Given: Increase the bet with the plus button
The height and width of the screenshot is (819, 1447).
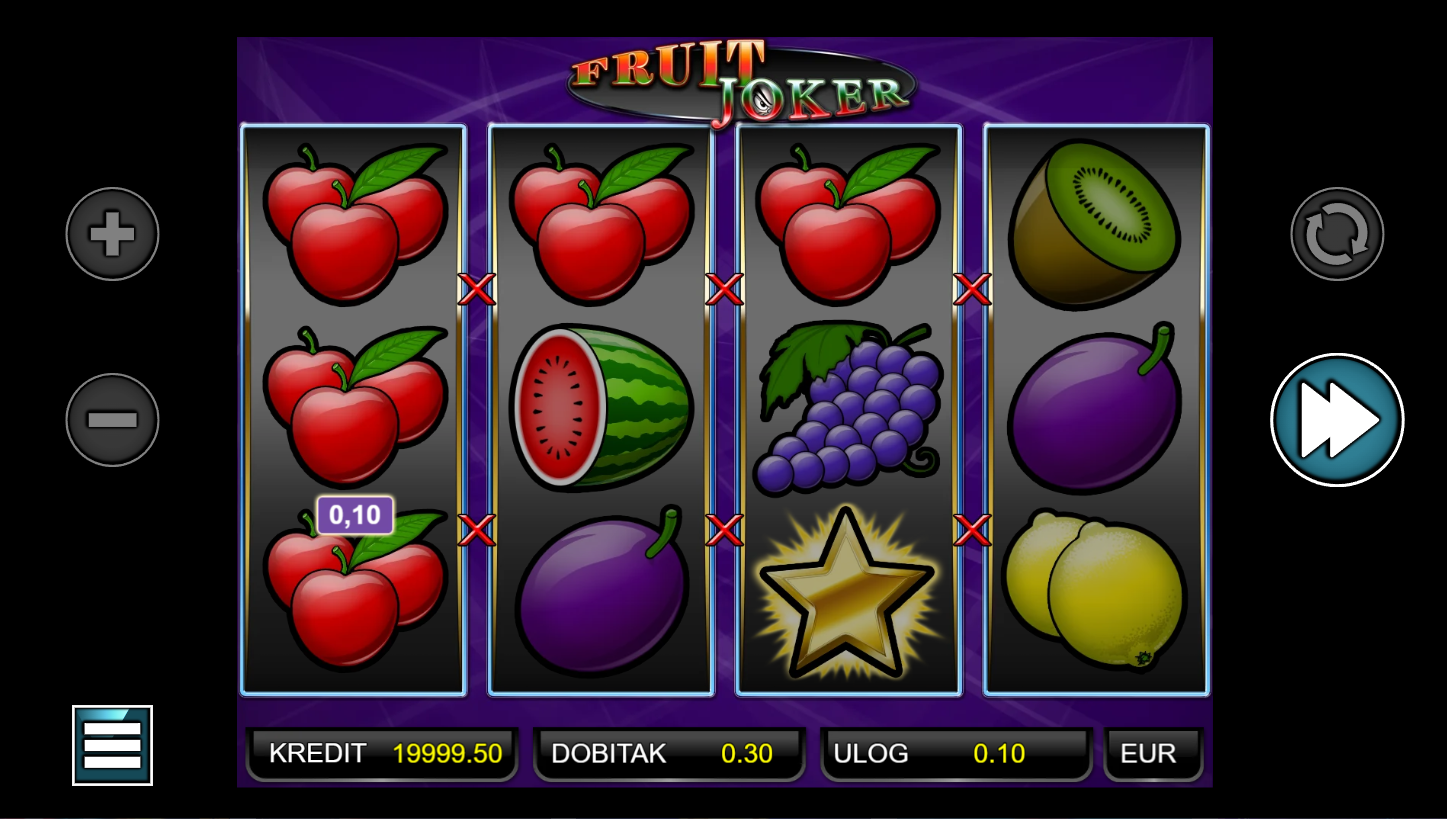Looking at the screenshot, I should (112, 234).
